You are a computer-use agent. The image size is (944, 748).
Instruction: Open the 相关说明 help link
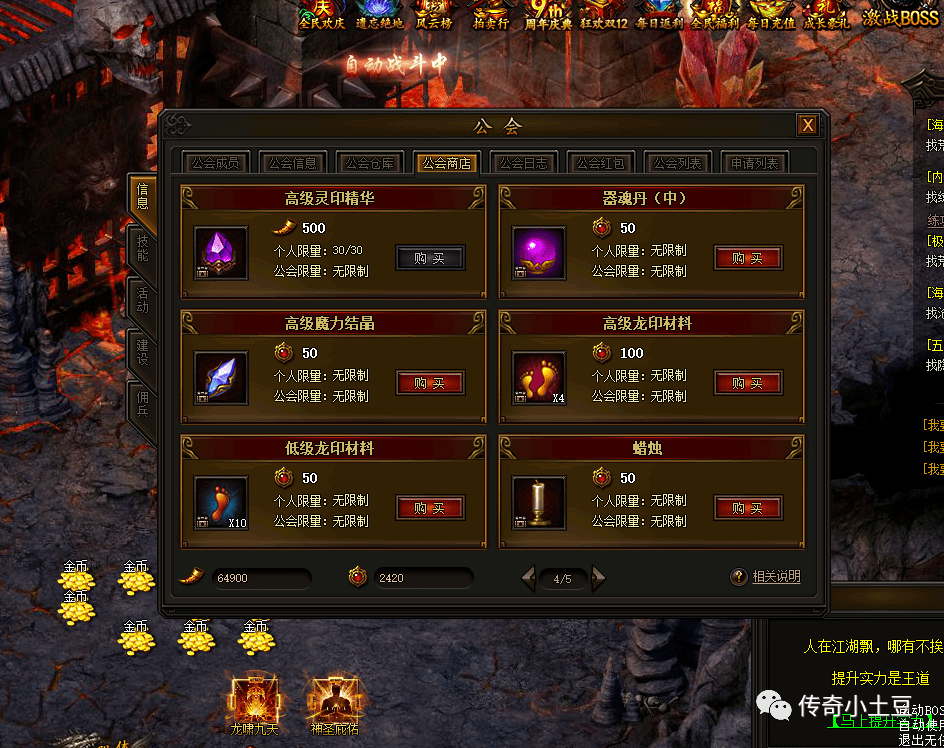(775, 577)
